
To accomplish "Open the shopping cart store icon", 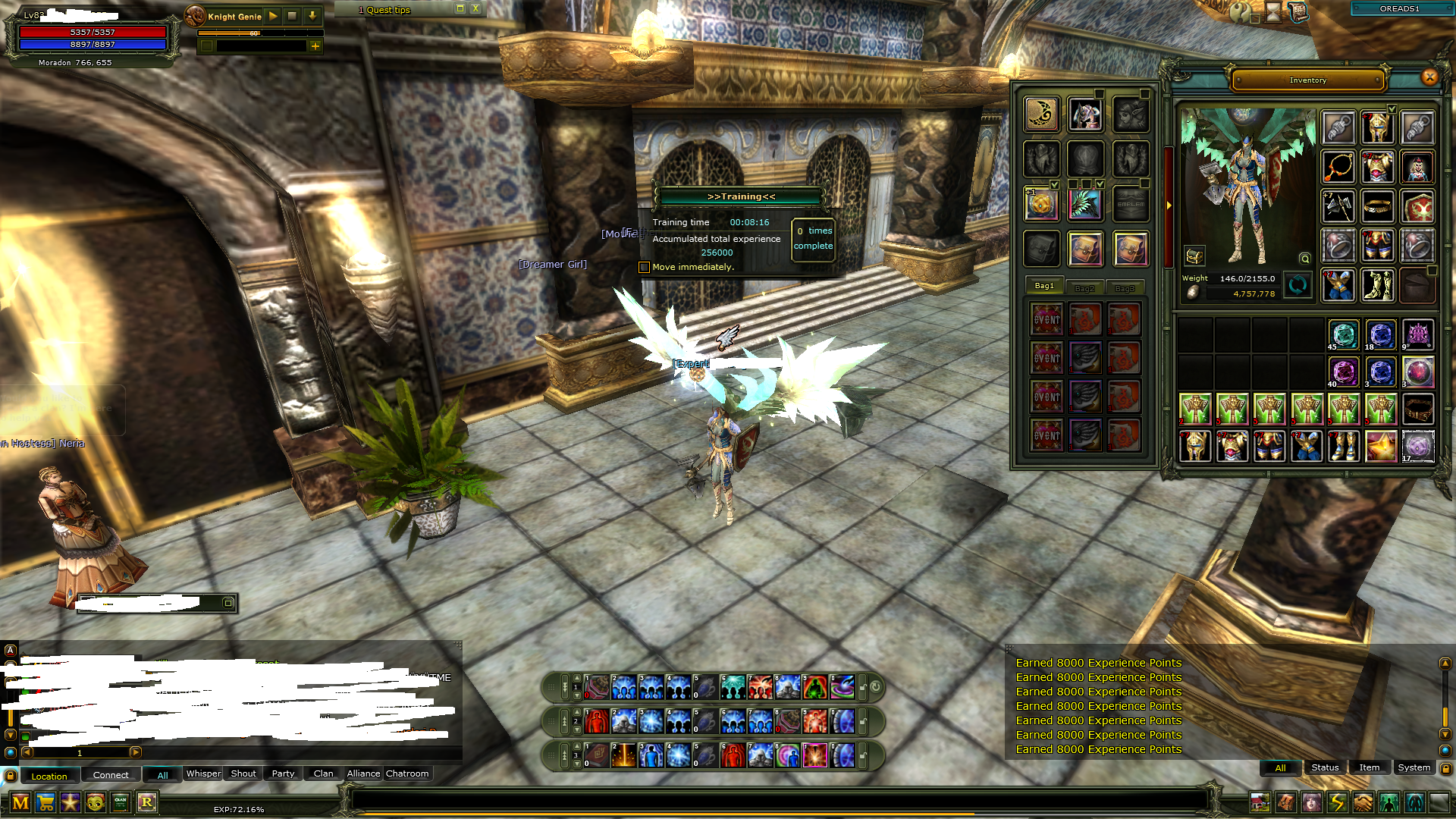I will click(45, 802).
